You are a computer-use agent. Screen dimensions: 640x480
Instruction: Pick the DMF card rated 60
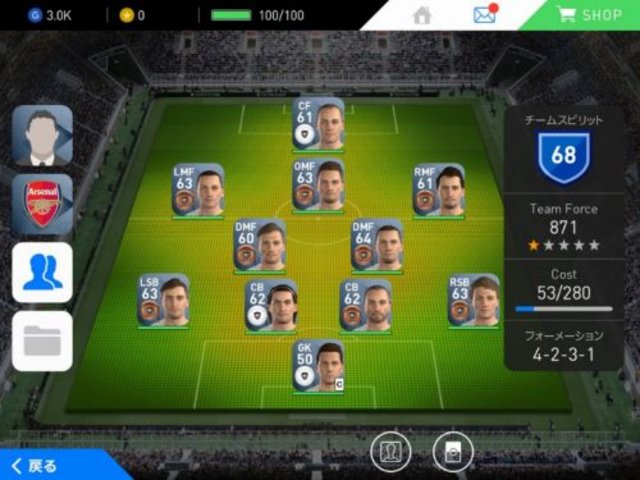(259, 246)
